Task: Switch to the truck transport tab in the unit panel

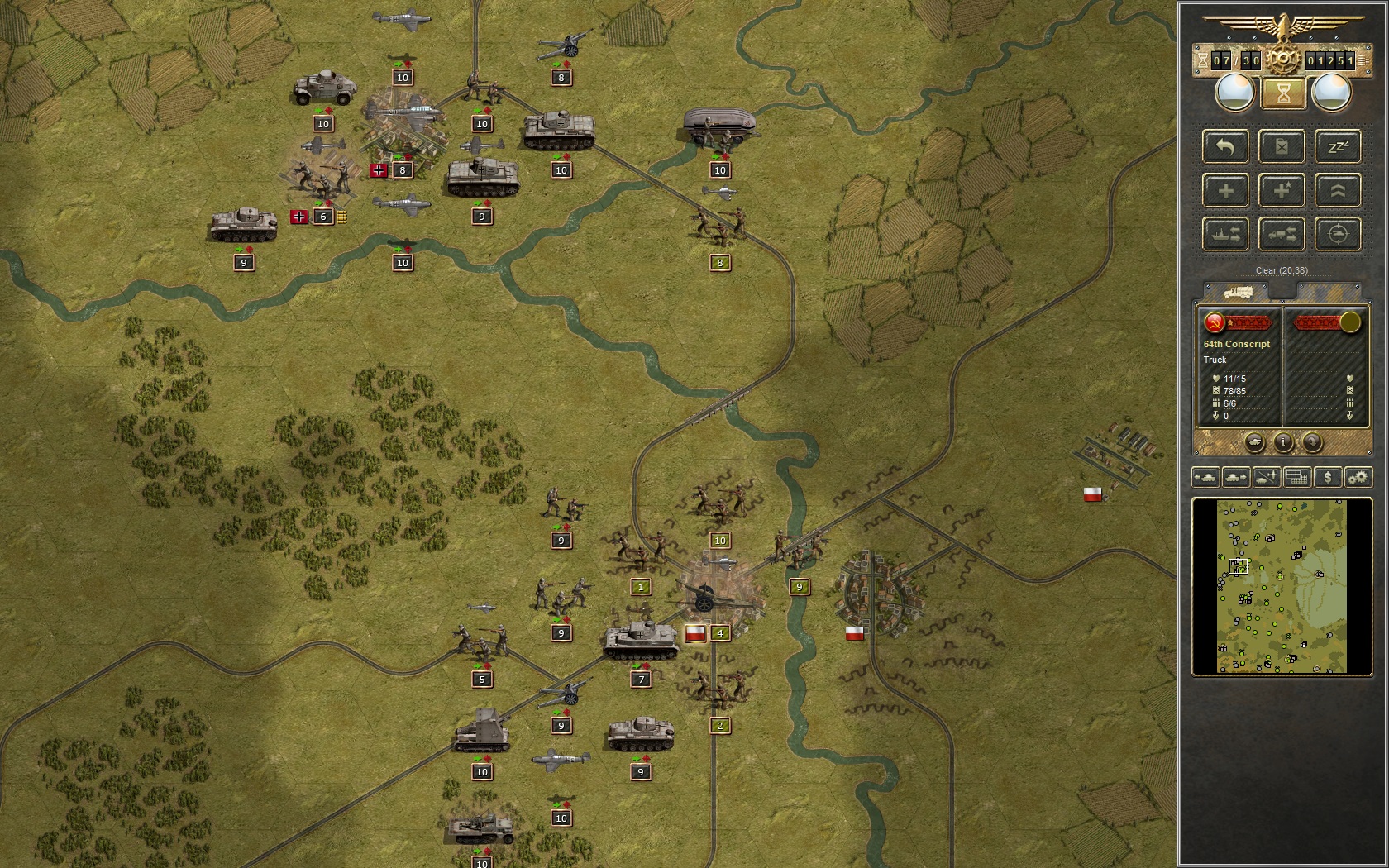Action: click(1237, 291)
